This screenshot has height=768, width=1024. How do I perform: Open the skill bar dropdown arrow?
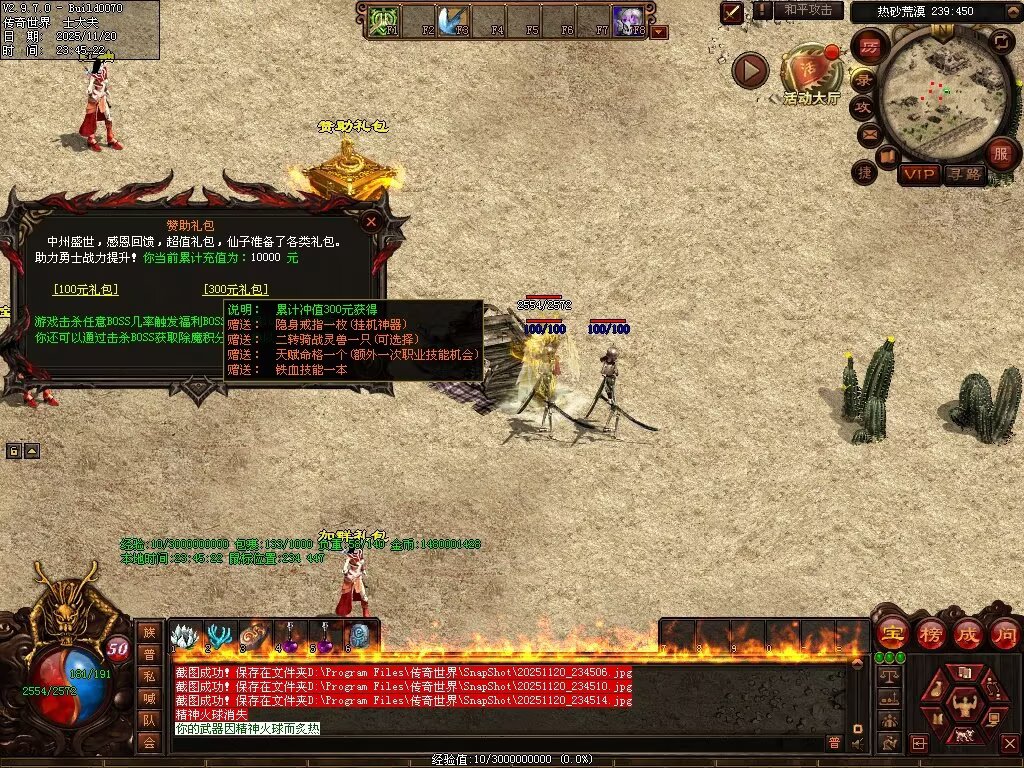click(659, 32)
